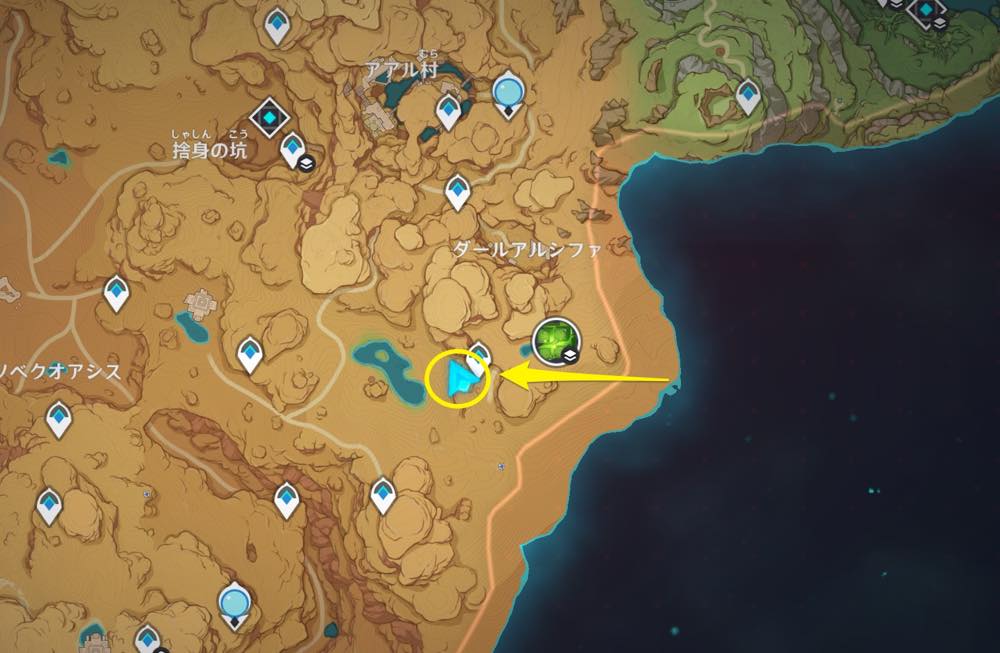Click the waypoint directly above the ダールアルシファ label
Screen dimensions: 1000x653
tap(458, 190)
